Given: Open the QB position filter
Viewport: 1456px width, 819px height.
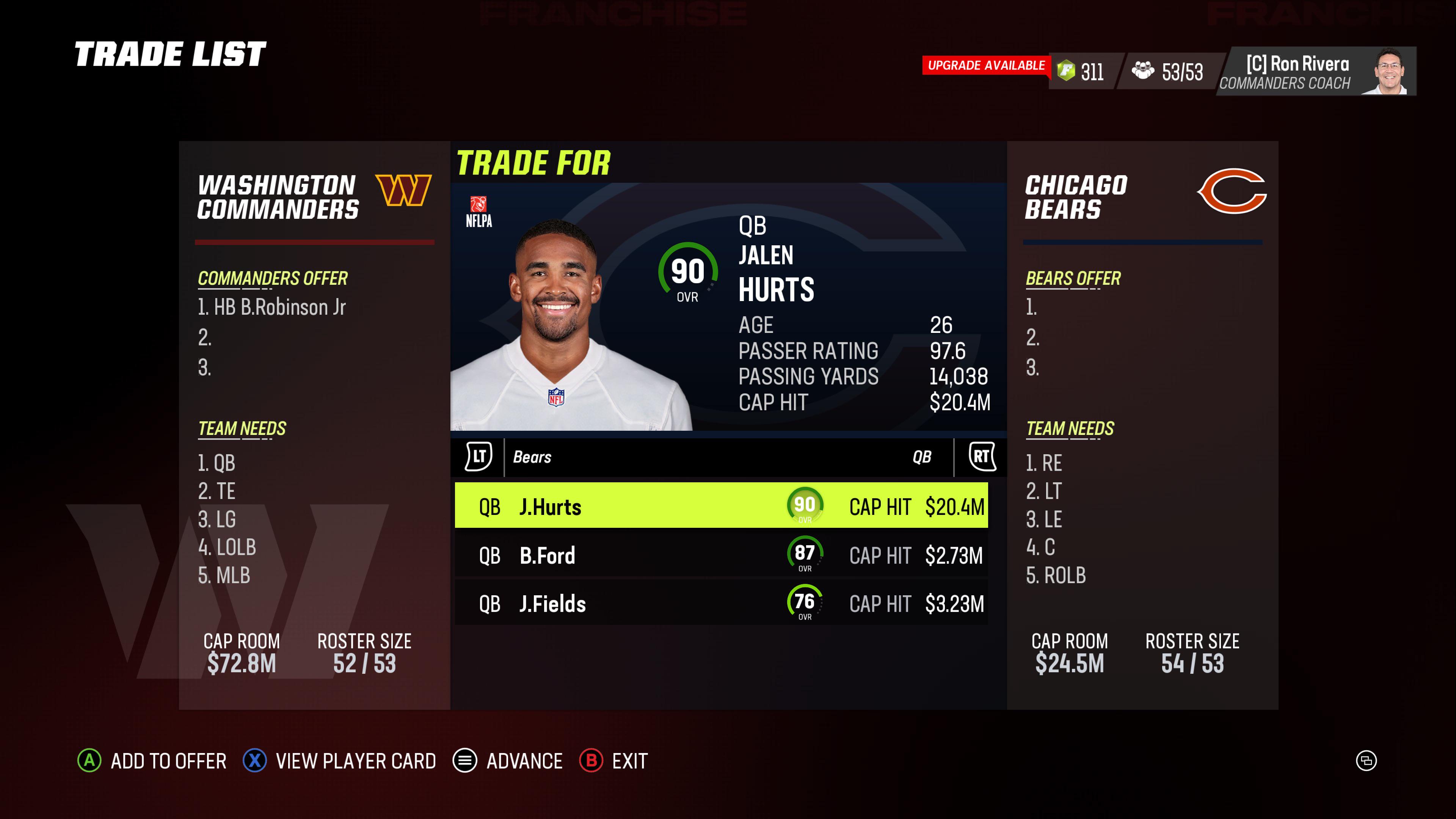Looking at the screenshot, I should point(923,457).
